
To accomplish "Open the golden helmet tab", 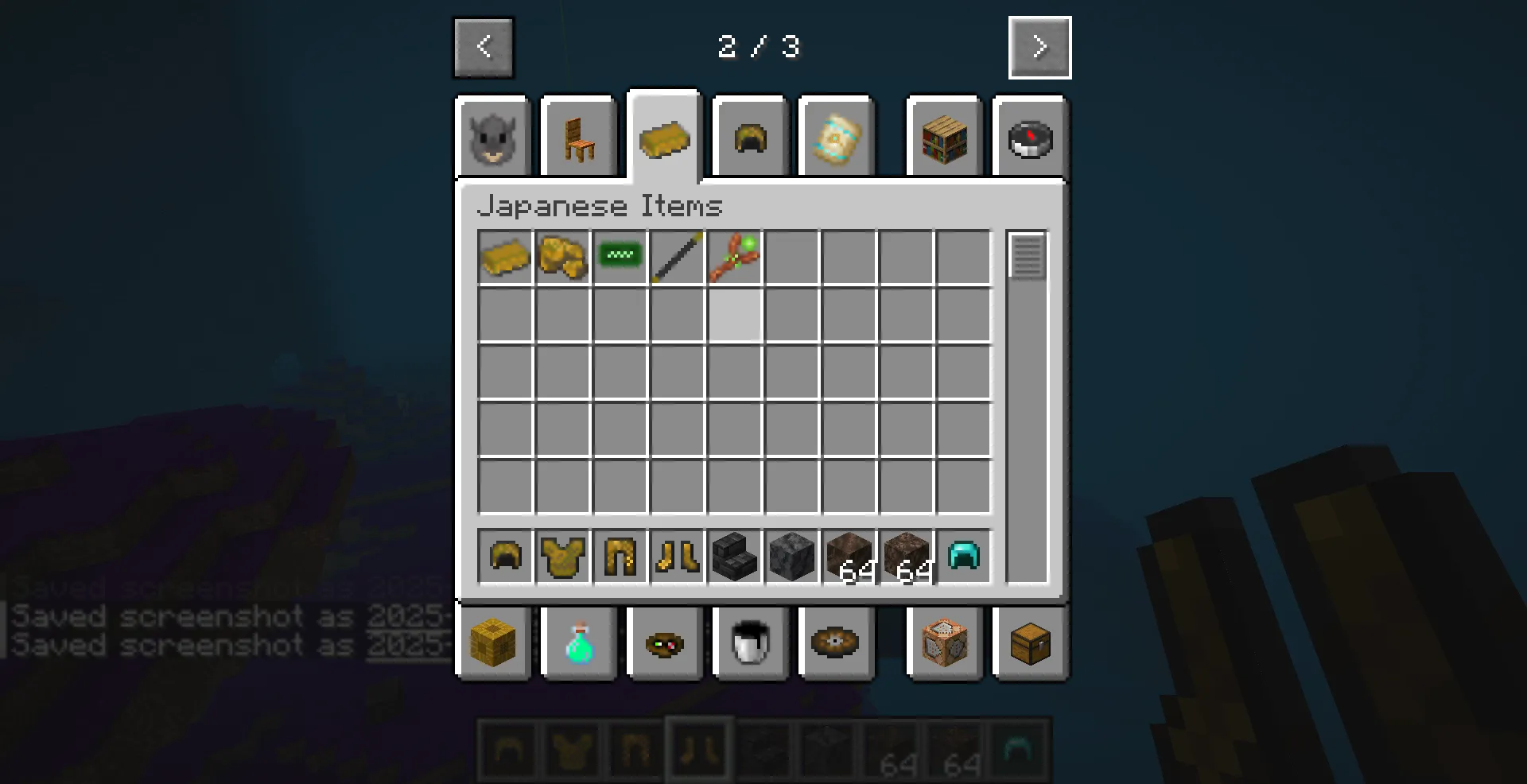I will click(x=748, y=137).
